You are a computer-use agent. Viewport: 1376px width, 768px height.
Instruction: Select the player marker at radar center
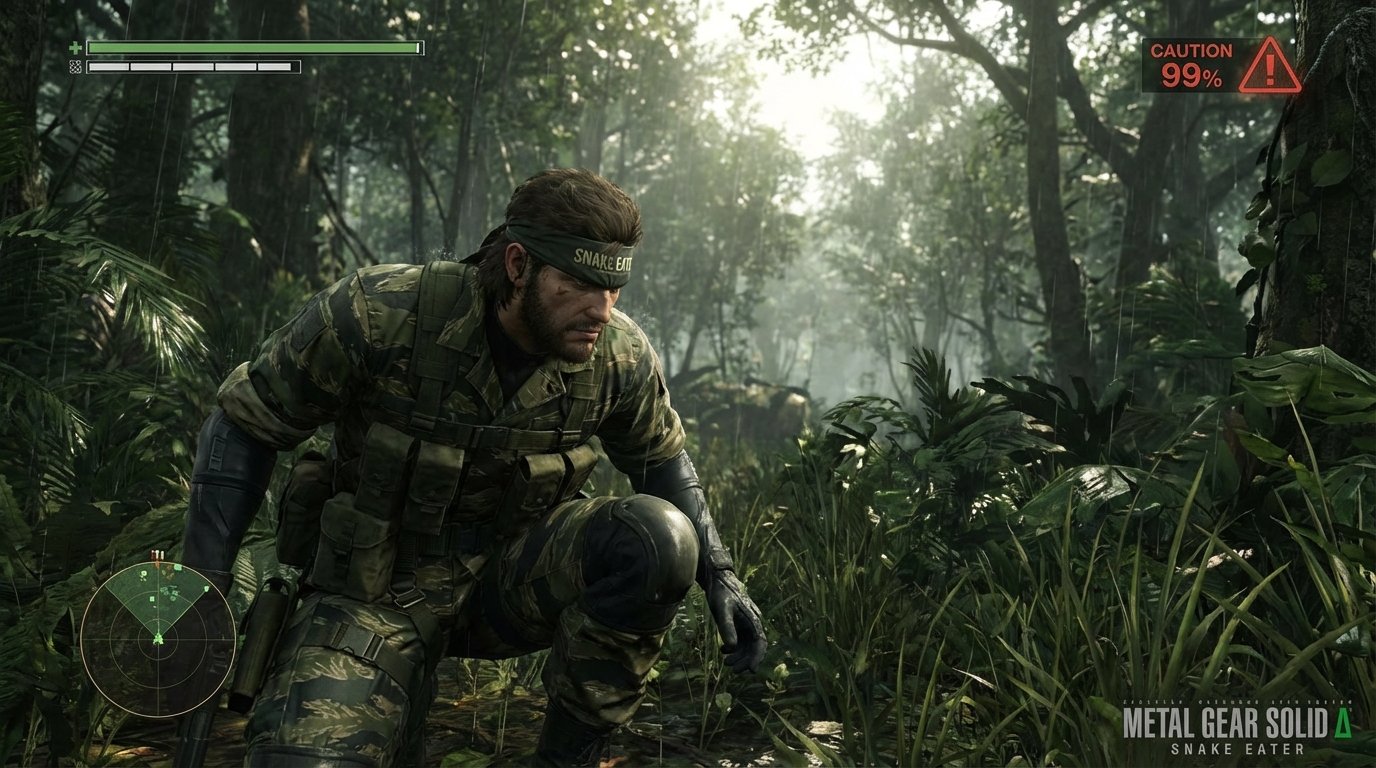coord(158,638)
